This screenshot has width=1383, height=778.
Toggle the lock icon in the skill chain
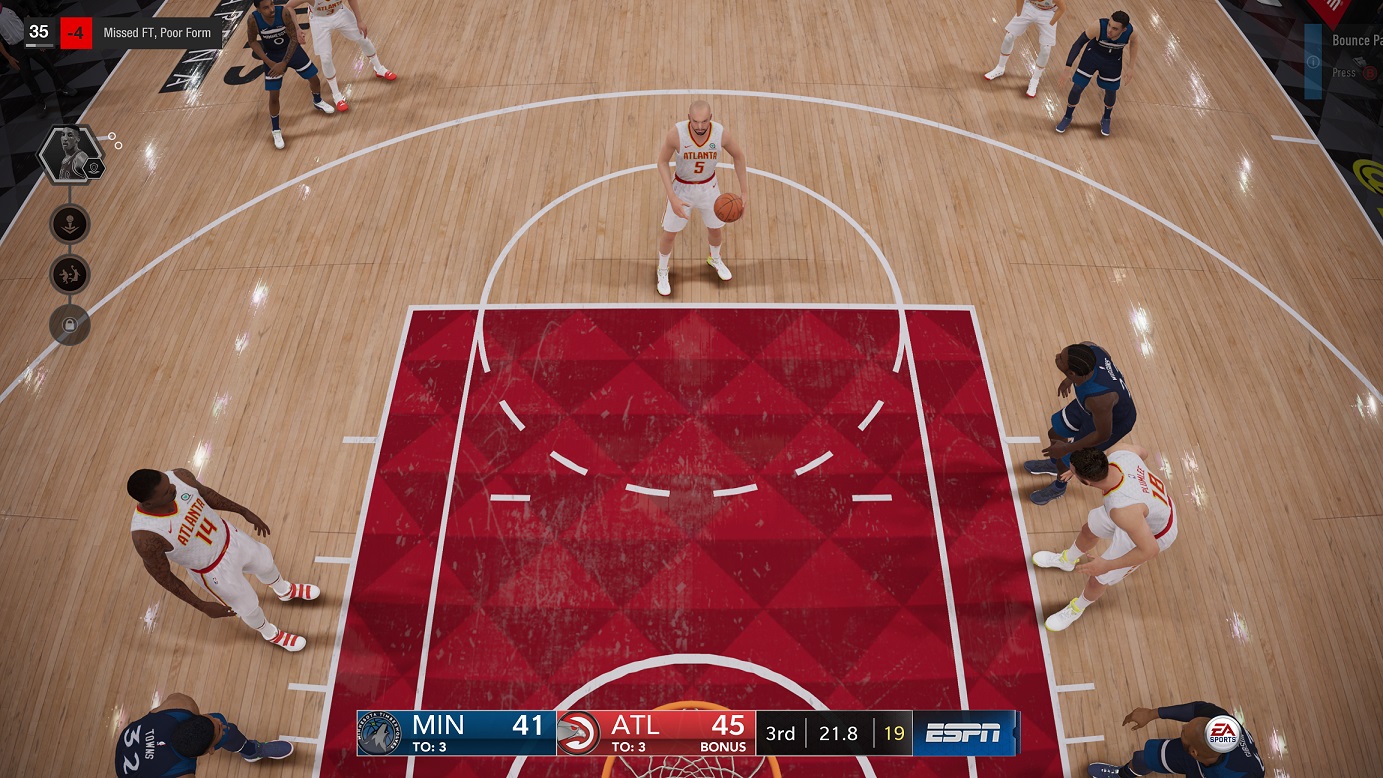tap(68, 326)
